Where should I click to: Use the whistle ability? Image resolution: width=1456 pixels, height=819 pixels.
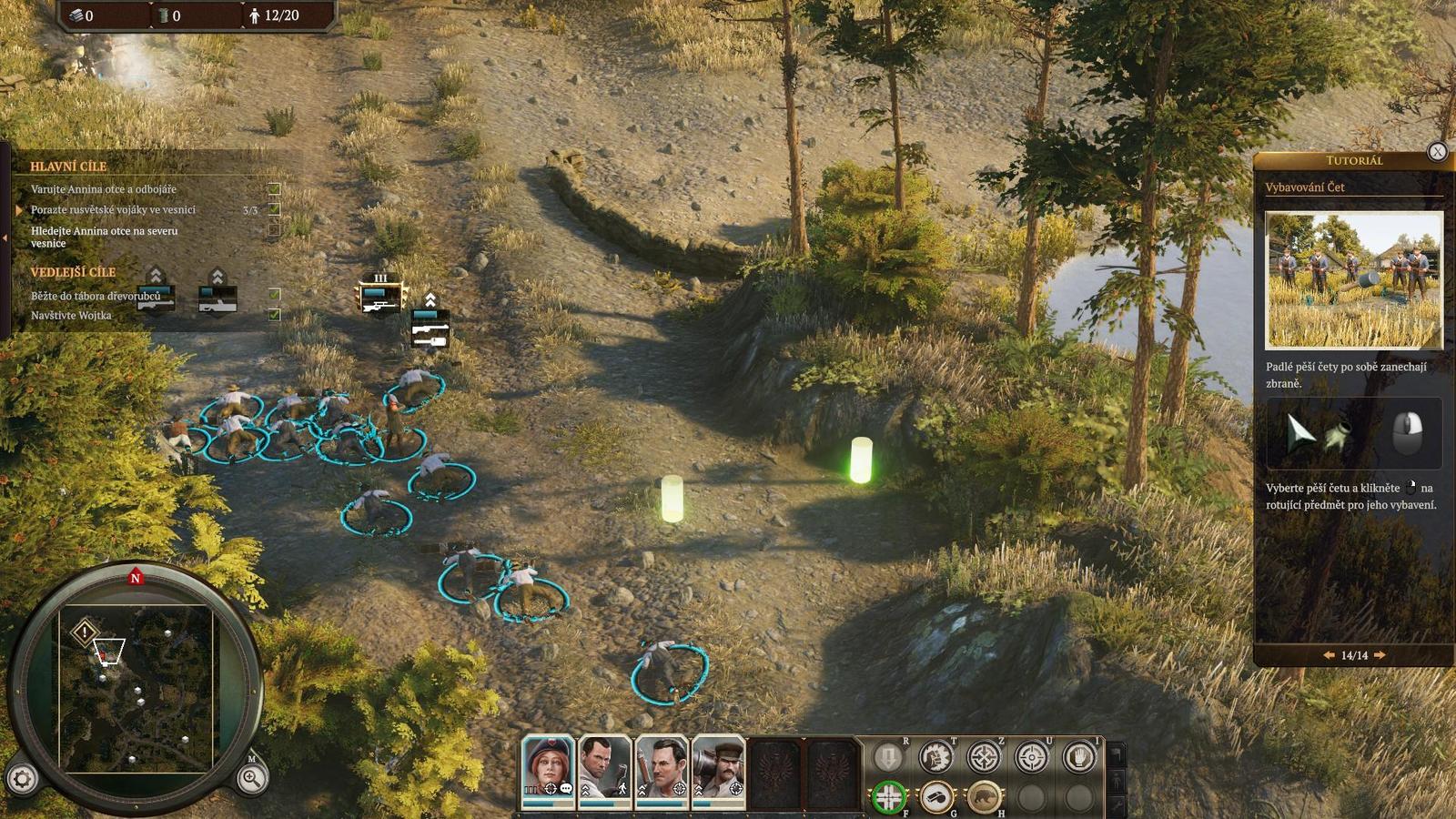pos(935,798)
